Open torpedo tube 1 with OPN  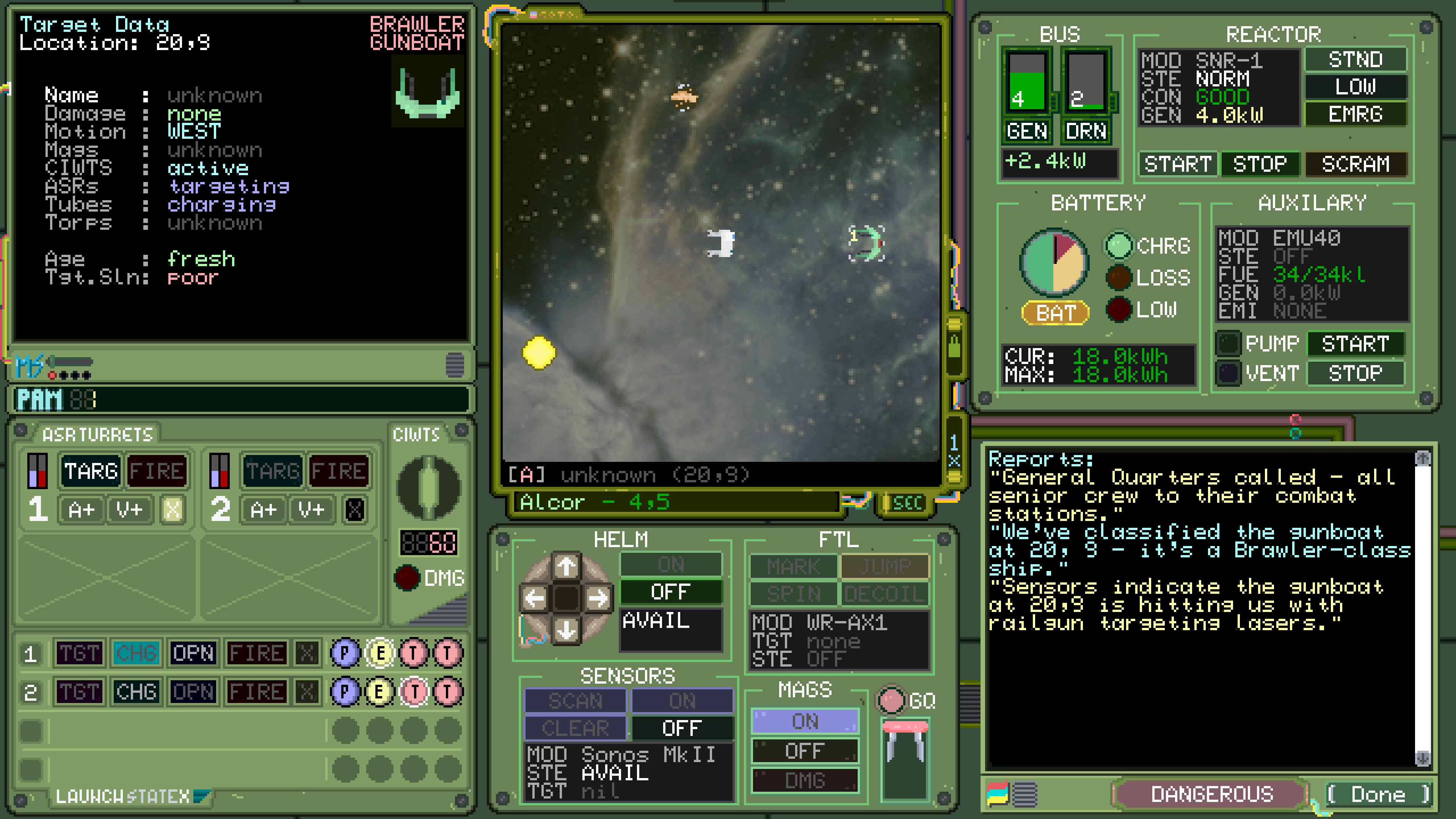193,653
